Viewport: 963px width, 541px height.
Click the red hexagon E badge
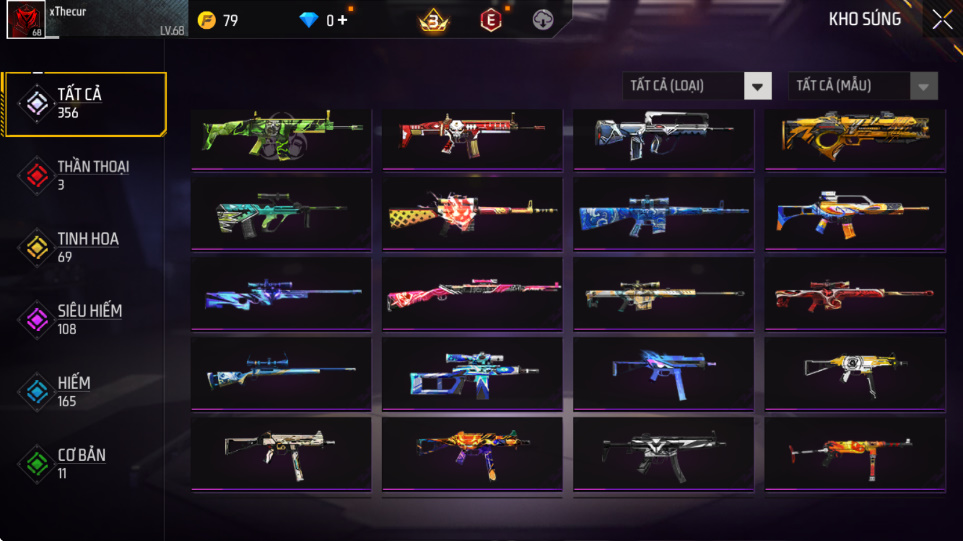tap(490, 20)
